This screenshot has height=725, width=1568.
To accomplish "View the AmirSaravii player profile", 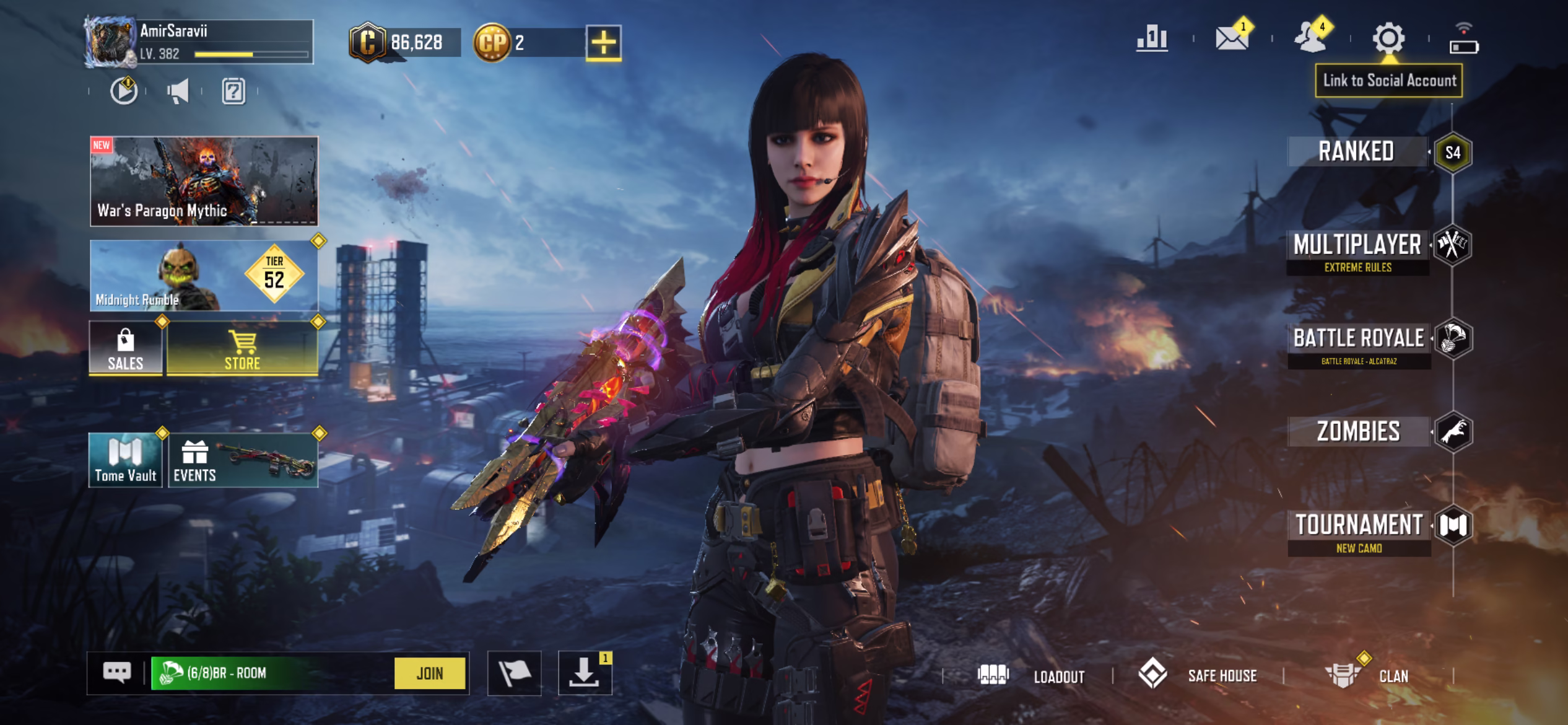I will [x=198, y=42].
